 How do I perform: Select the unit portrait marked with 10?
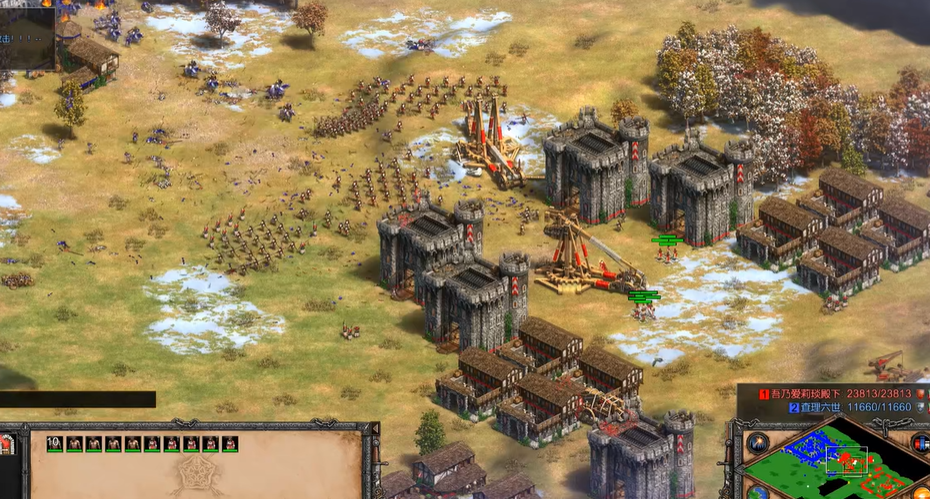(x=55, y=443)
